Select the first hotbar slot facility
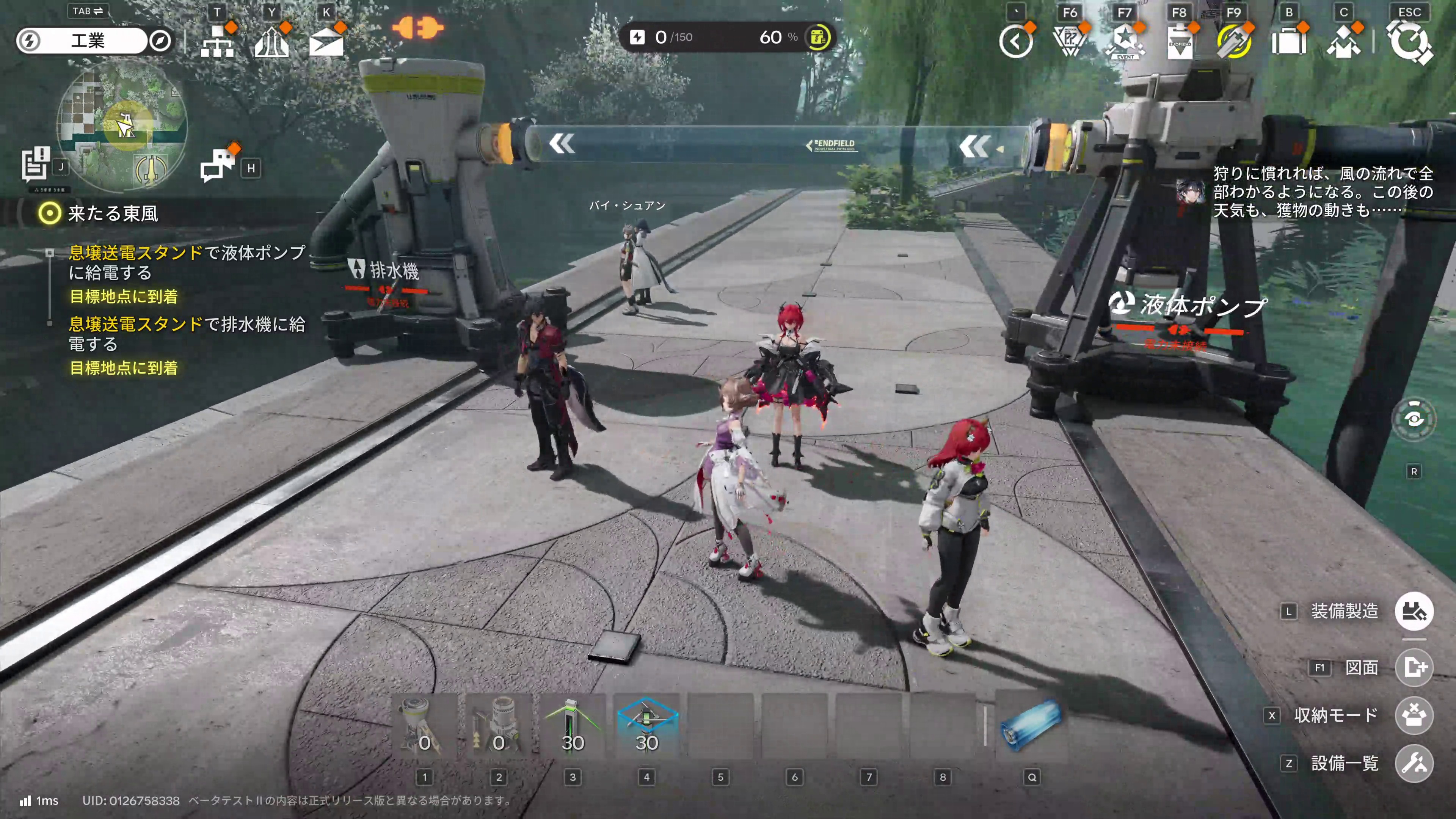 click(425, 726)
